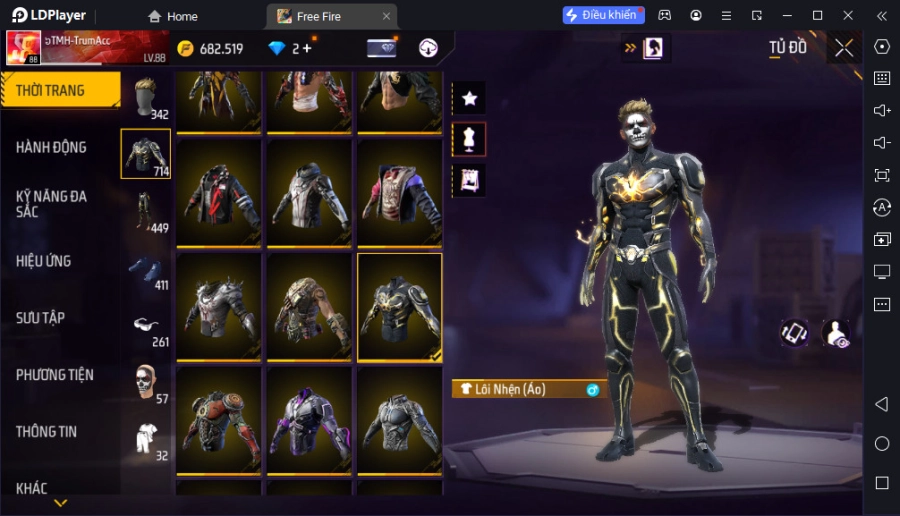
Task: Select the purple and black armor top
Action: [x=309, y=421]
